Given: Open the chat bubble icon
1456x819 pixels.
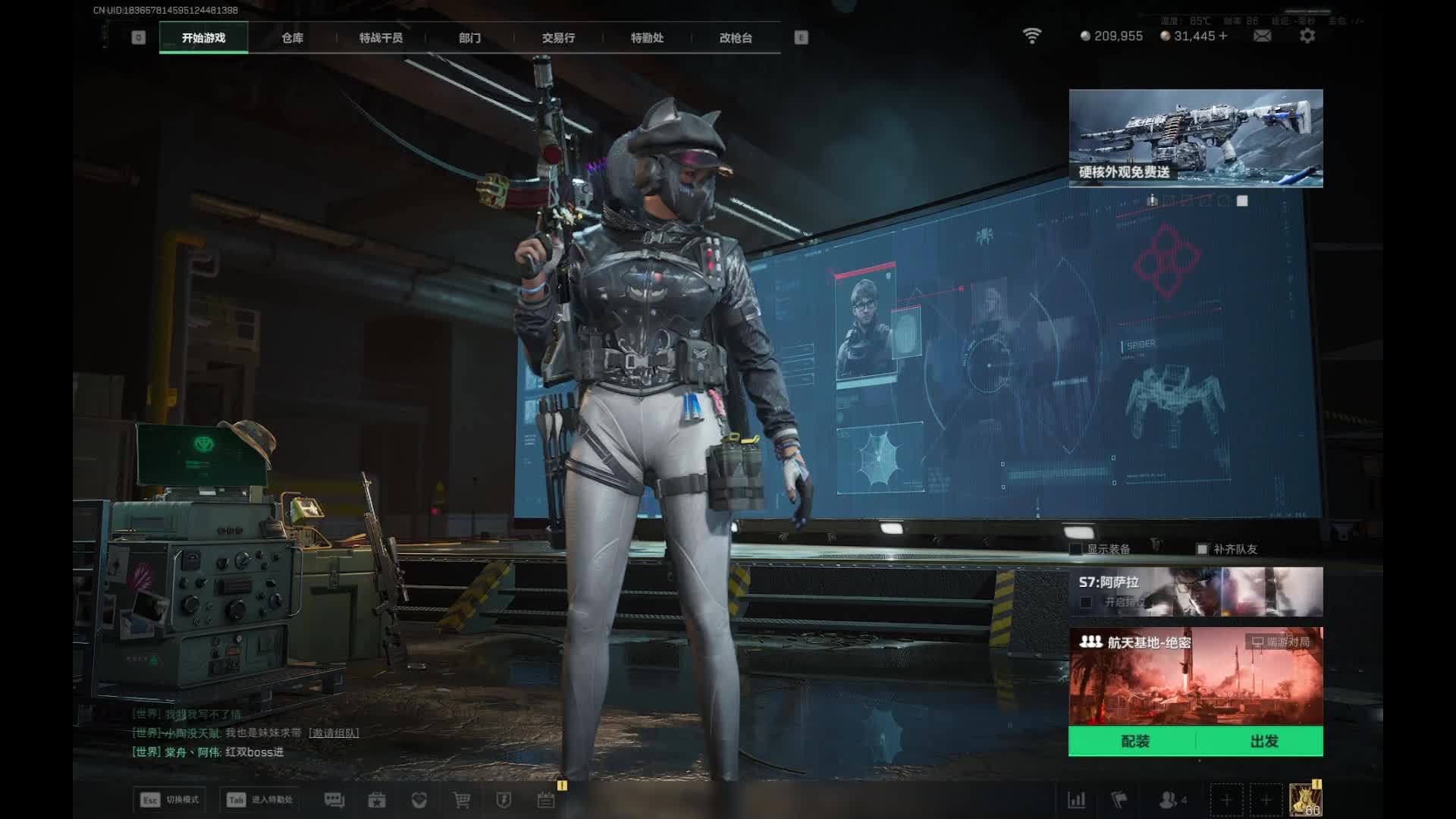Looking at the screenshot, I should [334, 800].
